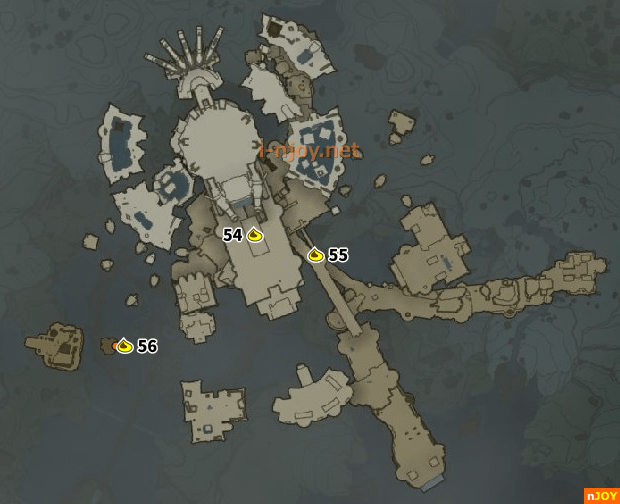Click the yellow marker labeled 55

click(316, 255)
